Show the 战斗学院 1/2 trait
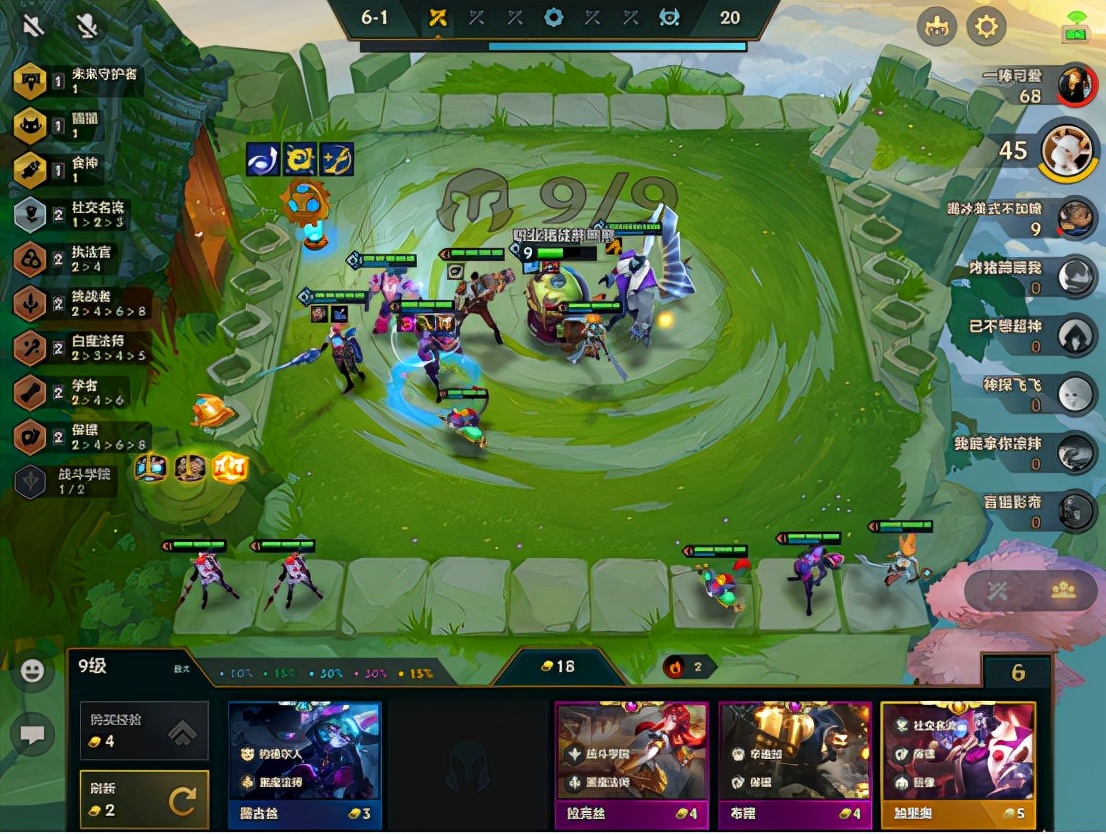The height and width of the screenshot is (834, 1106). point(30,481)
